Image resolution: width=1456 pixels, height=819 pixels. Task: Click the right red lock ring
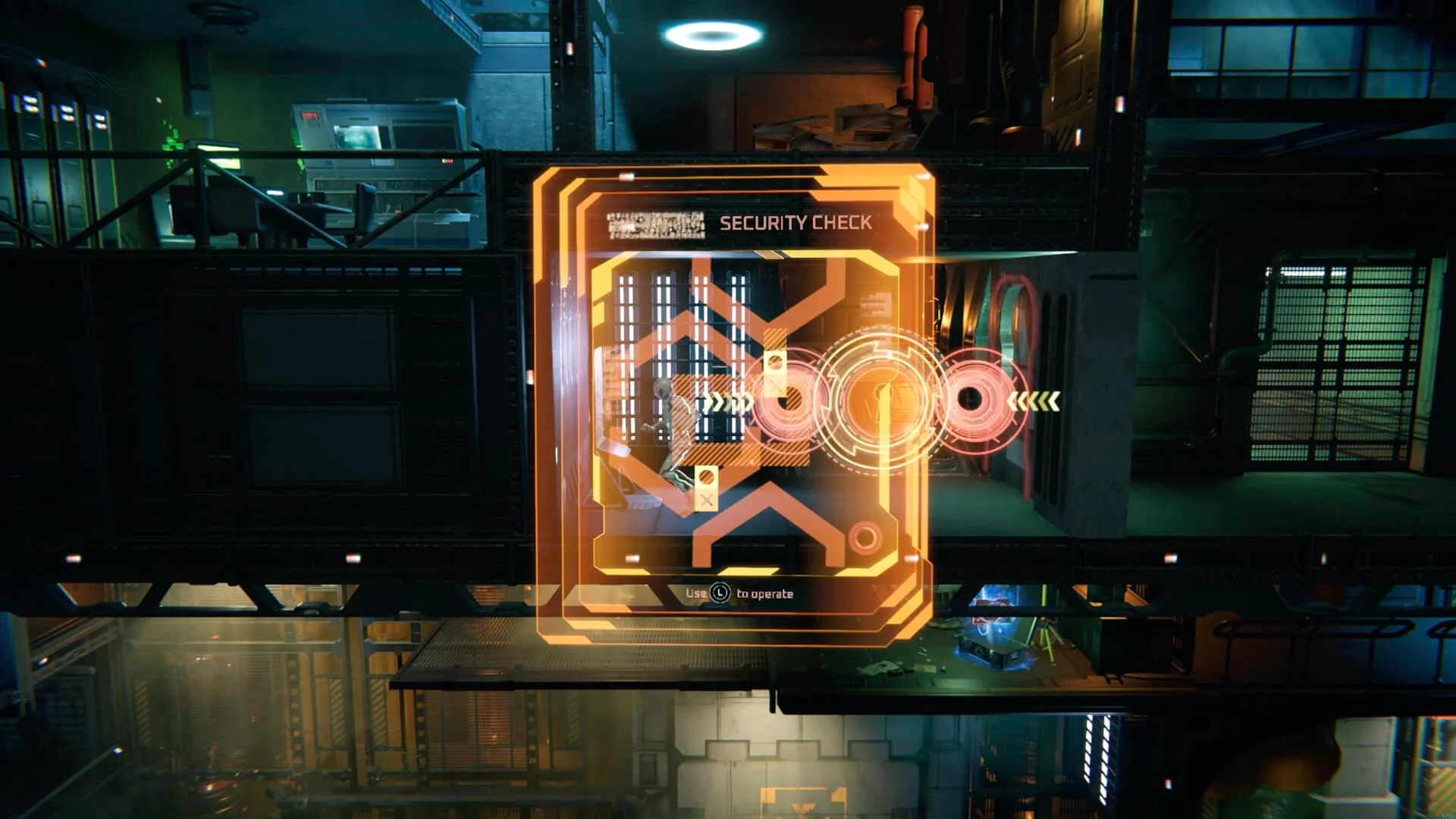(x=971, y=399)
